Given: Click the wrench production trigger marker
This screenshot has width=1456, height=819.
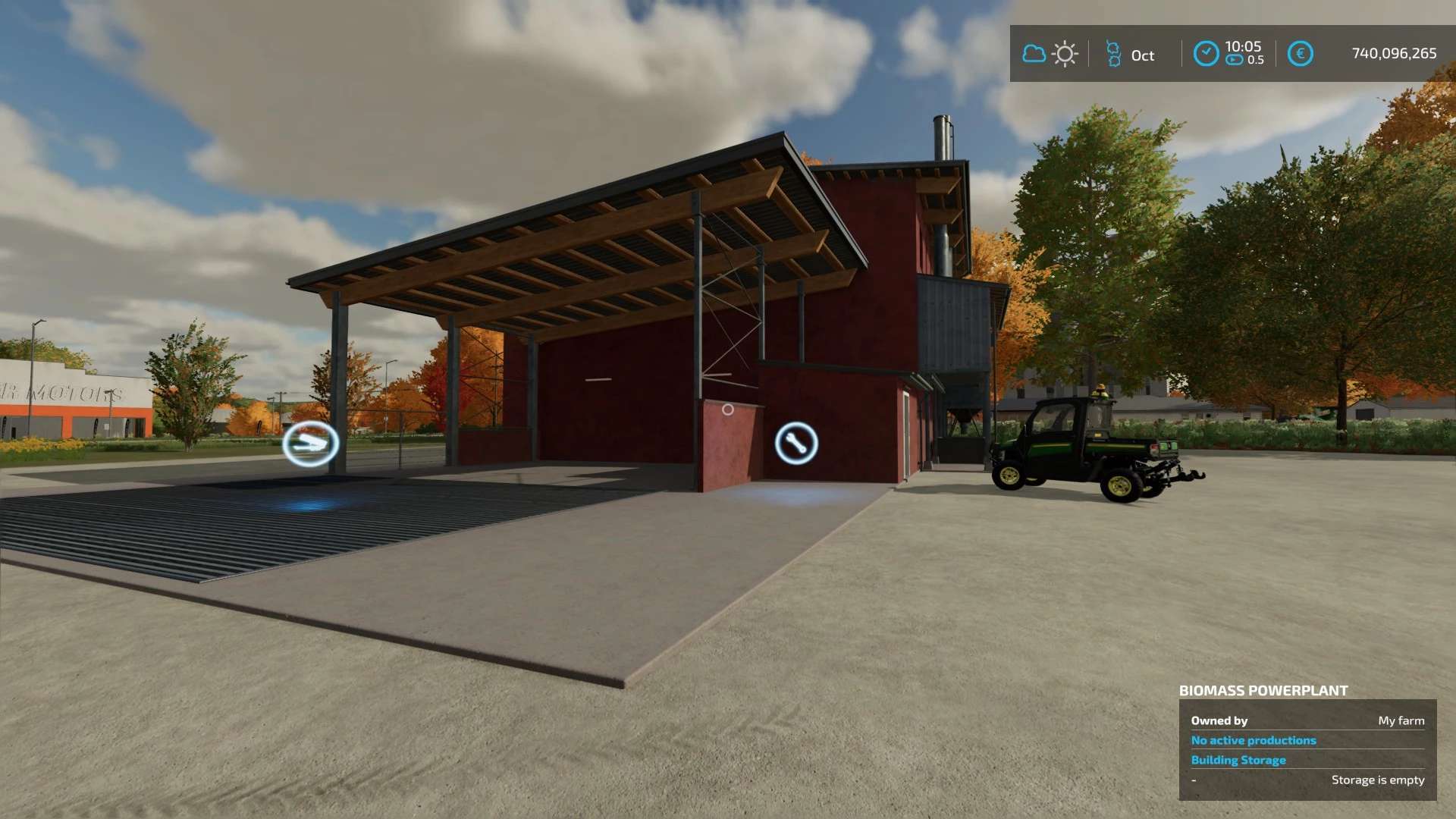Looking at the screenshot, I should point(796,444).
